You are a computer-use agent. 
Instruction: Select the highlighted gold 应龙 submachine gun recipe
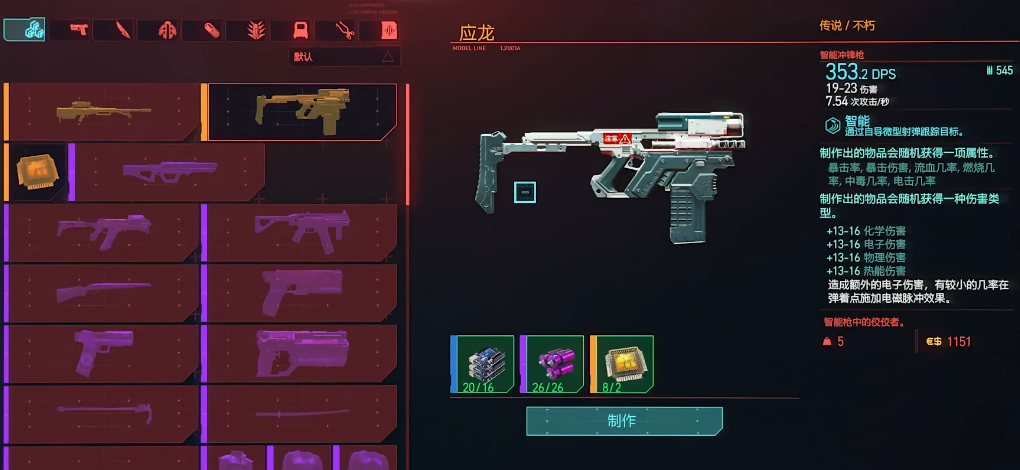coord(301,110)
